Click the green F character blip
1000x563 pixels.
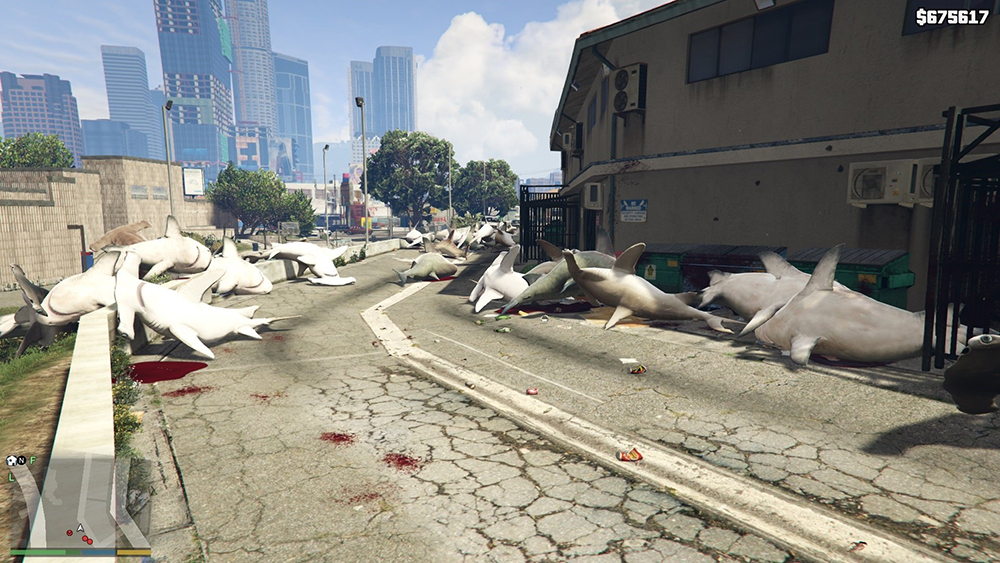click(33, 460)
